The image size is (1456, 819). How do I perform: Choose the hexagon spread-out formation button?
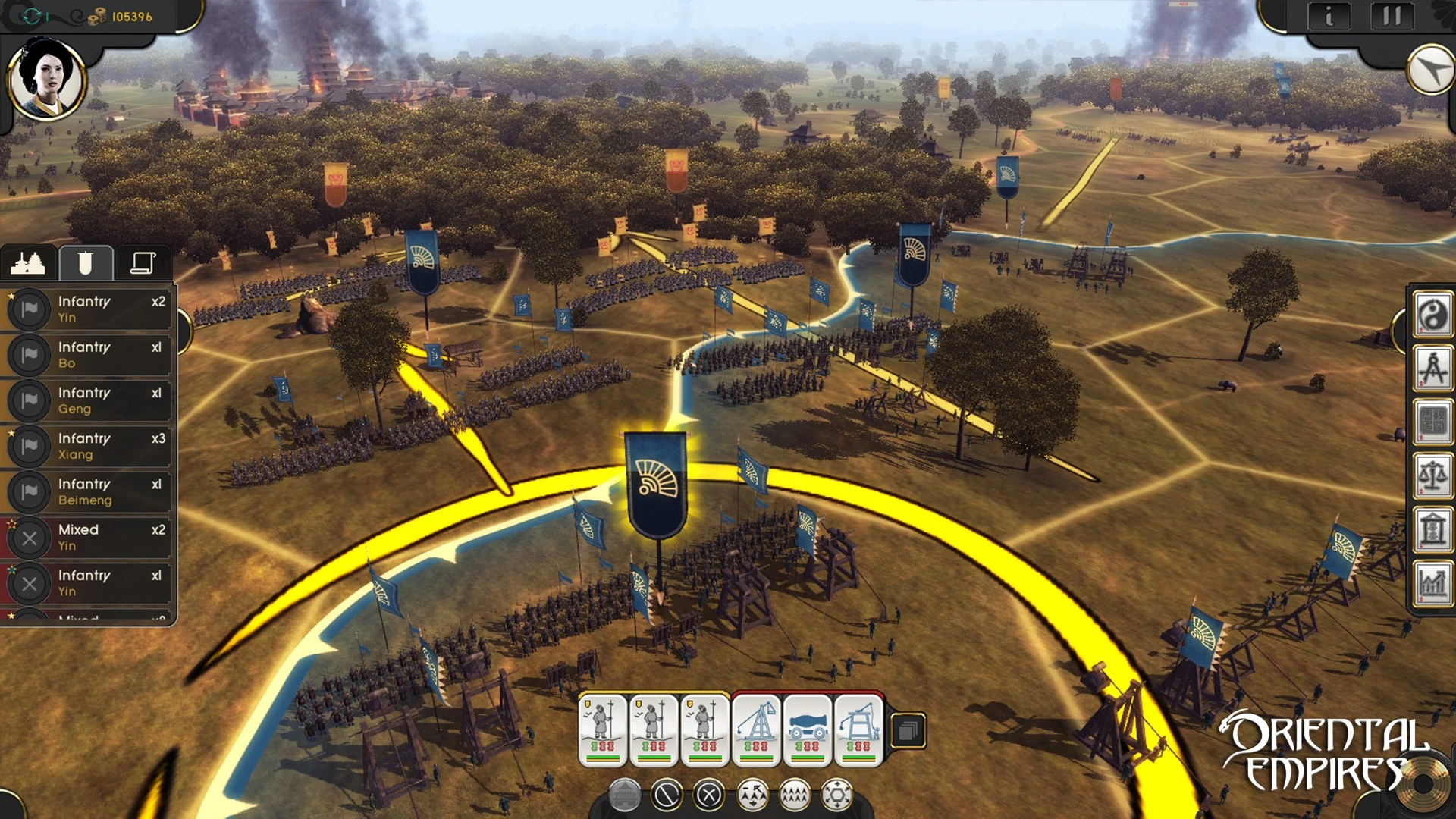point(837,795)
